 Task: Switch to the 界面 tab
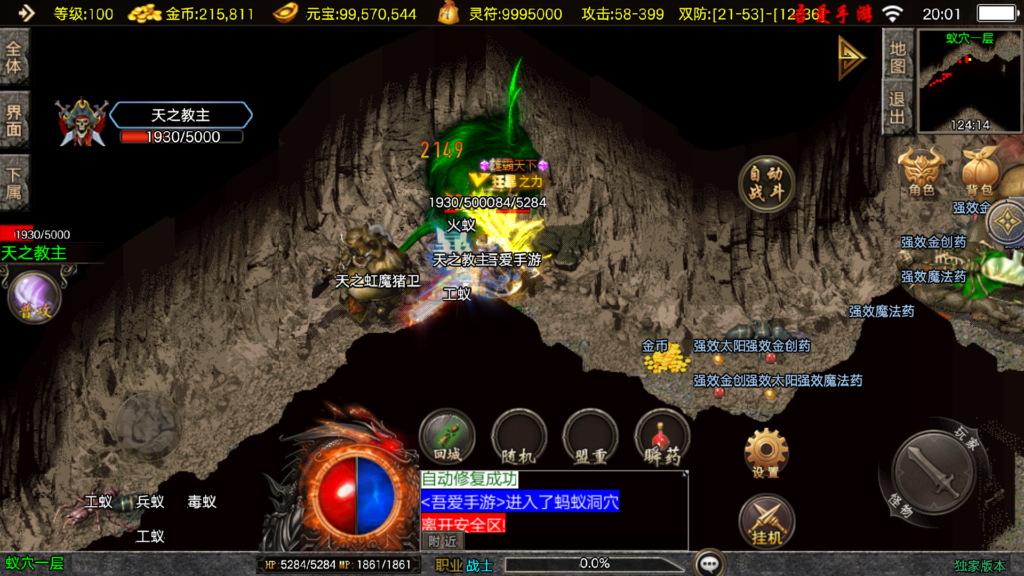(x=14, y=119)
